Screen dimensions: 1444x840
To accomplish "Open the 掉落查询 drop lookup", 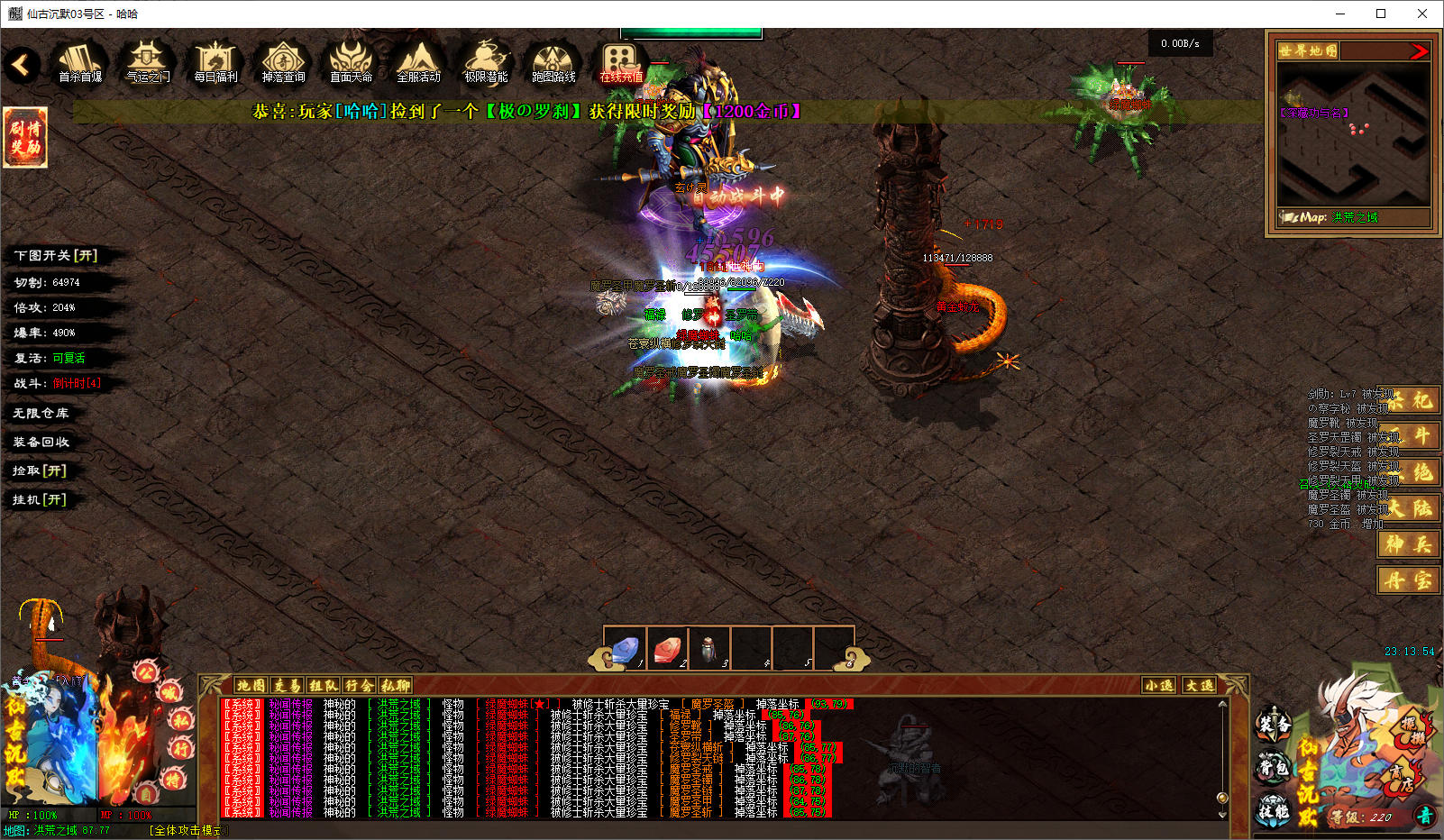I will pyautogui.click(x=283, y=61).
